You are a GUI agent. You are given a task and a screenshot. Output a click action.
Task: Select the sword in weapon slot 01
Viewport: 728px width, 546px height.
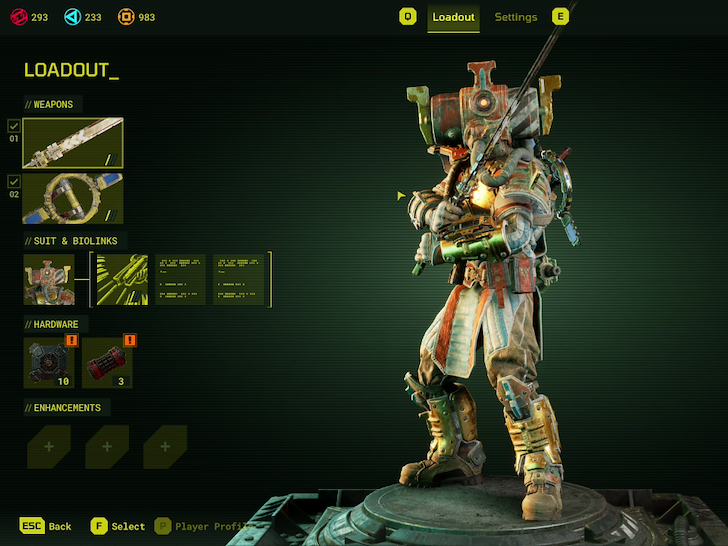pyautogui.click(x=73, y=143)
